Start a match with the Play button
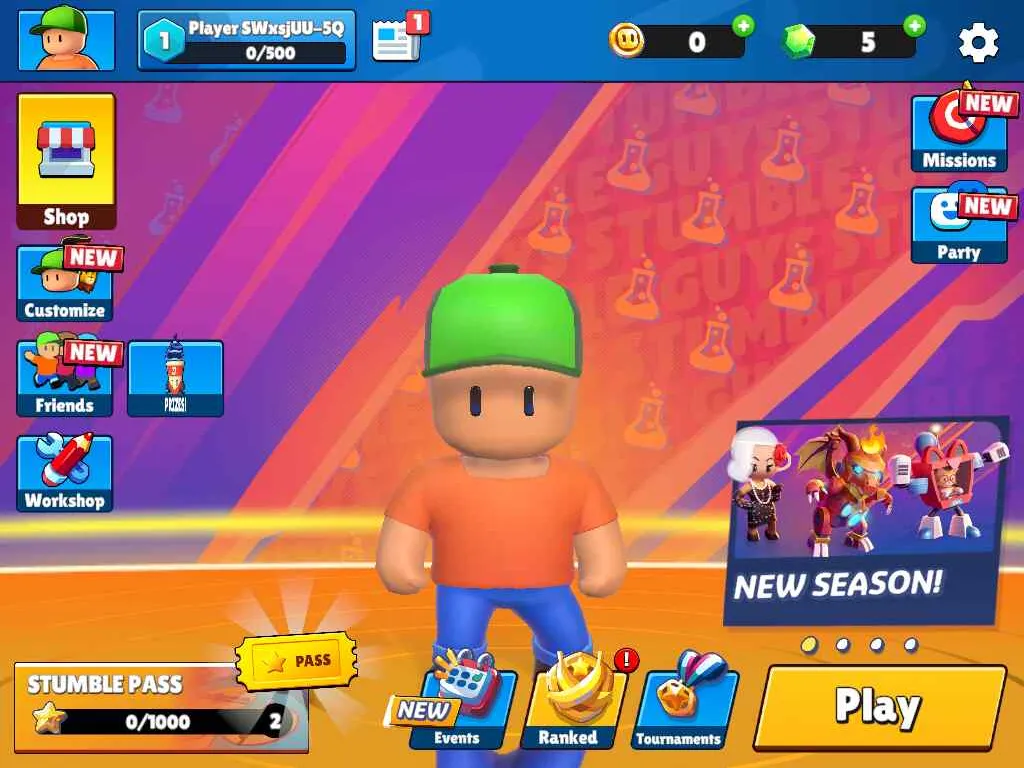 pos(879,707)
